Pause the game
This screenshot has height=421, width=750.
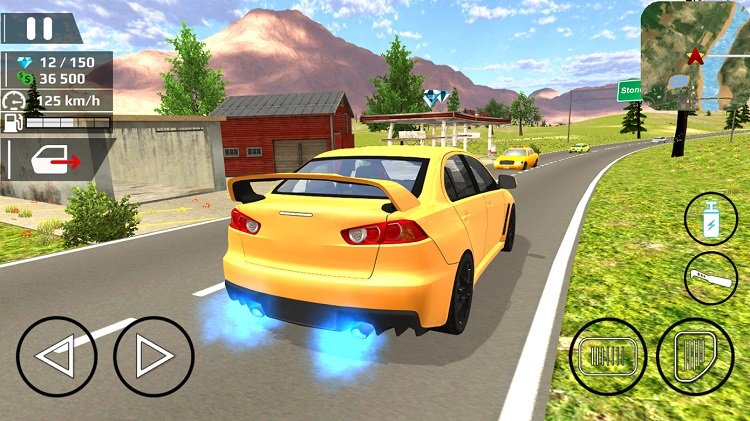(x=40, y=27)
